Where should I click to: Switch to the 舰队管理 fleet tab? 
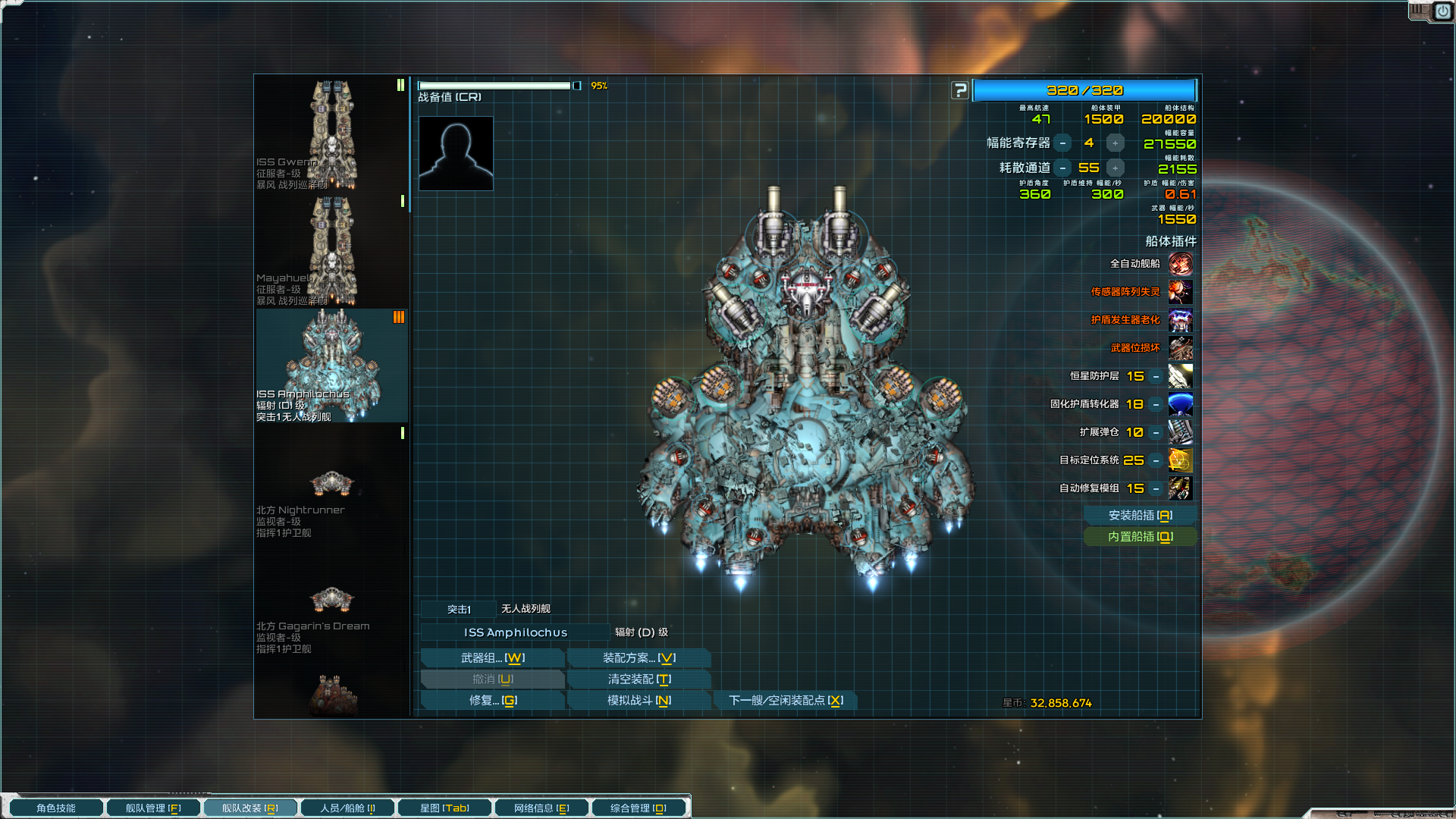[x=153, y=808]
